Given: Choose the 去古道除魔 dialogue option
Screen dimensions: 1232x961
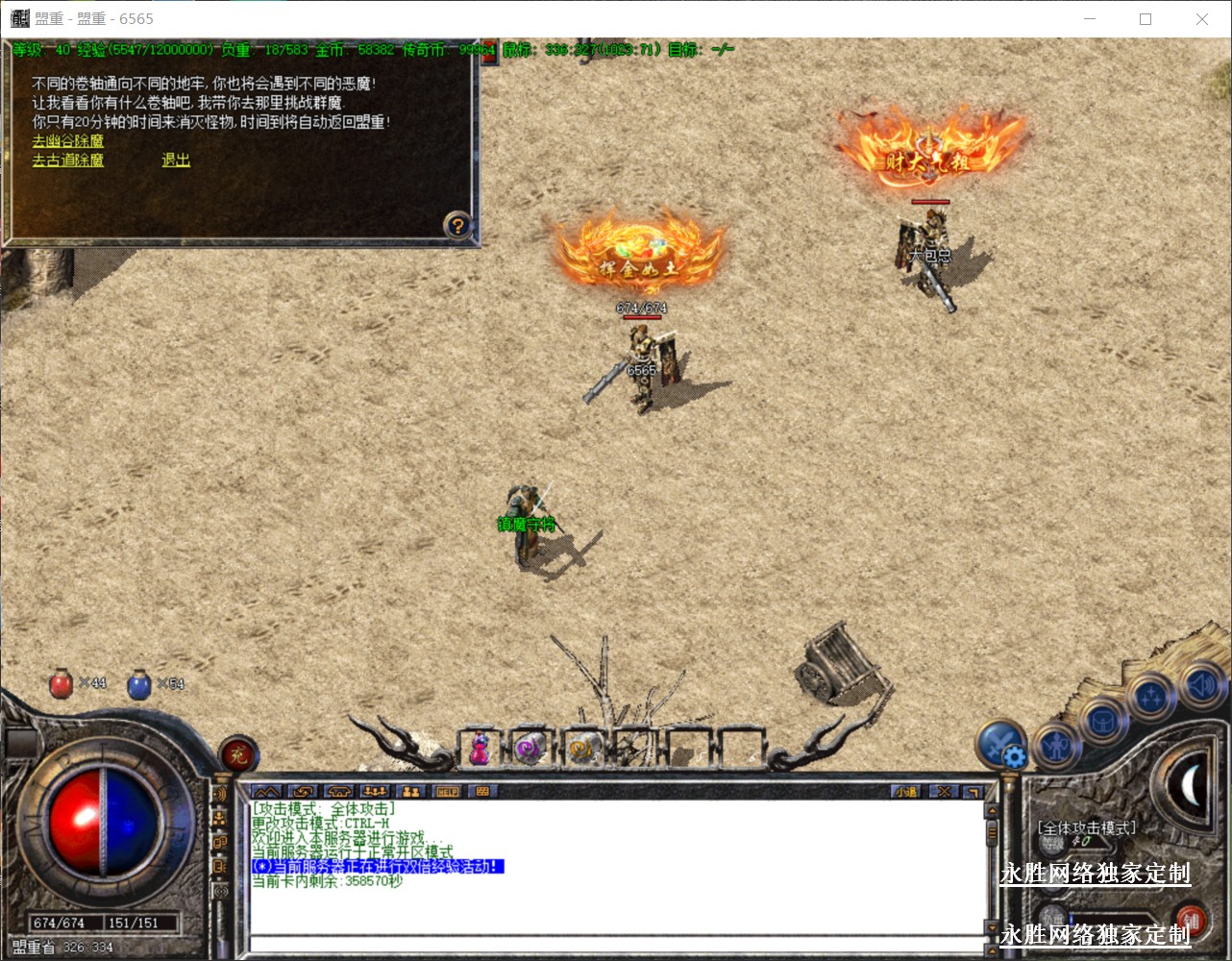Looking at the screenshot, I should 67,160.
